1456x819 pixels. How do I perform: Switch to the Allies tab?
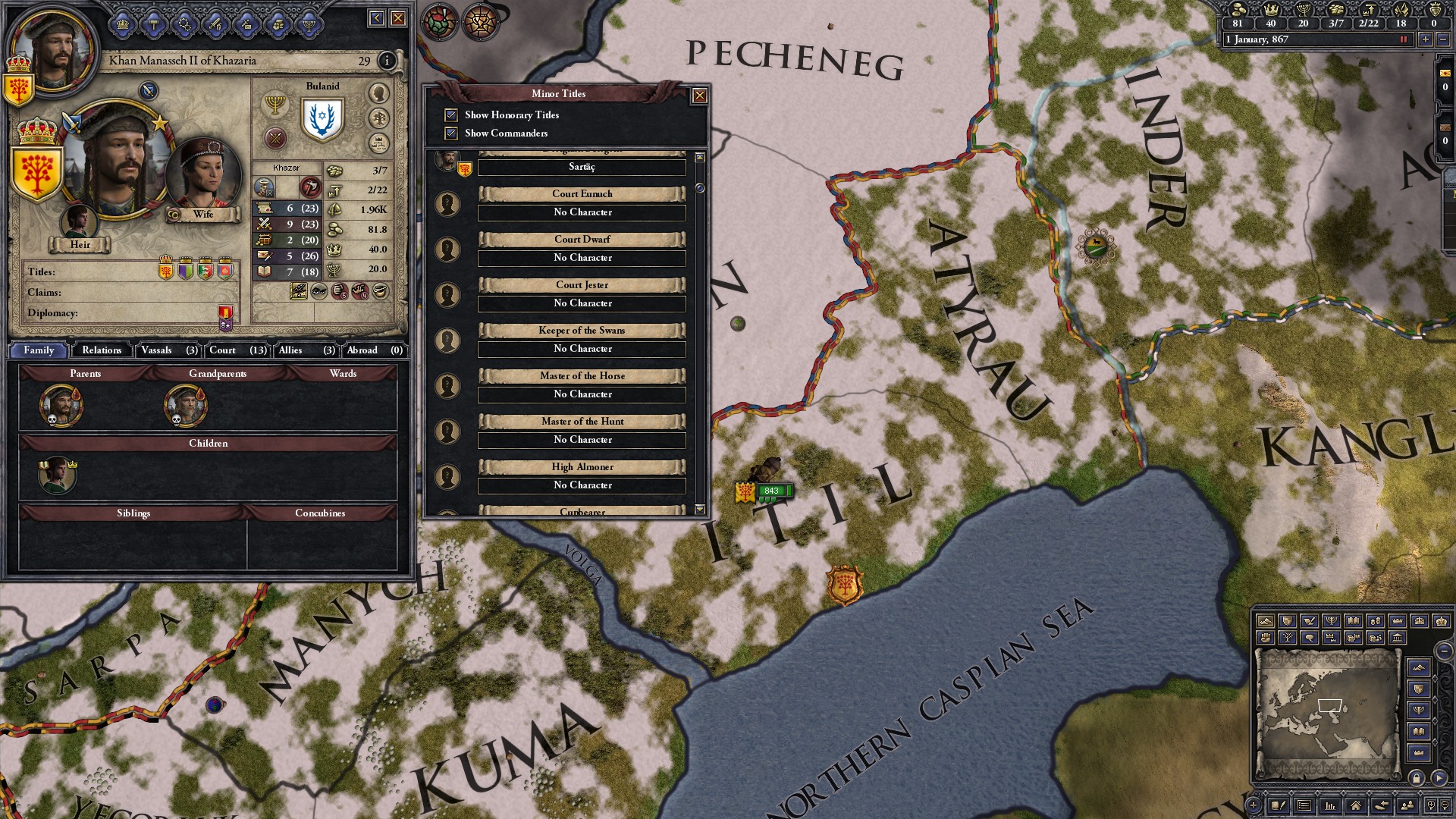tap(306, 350)
